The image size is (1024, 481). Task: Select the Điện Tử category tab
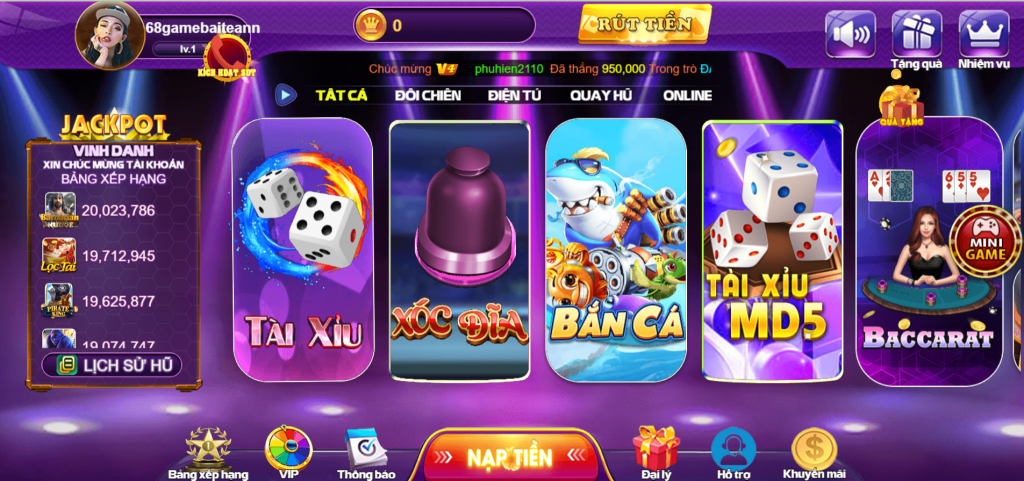[x=514, y=95]
